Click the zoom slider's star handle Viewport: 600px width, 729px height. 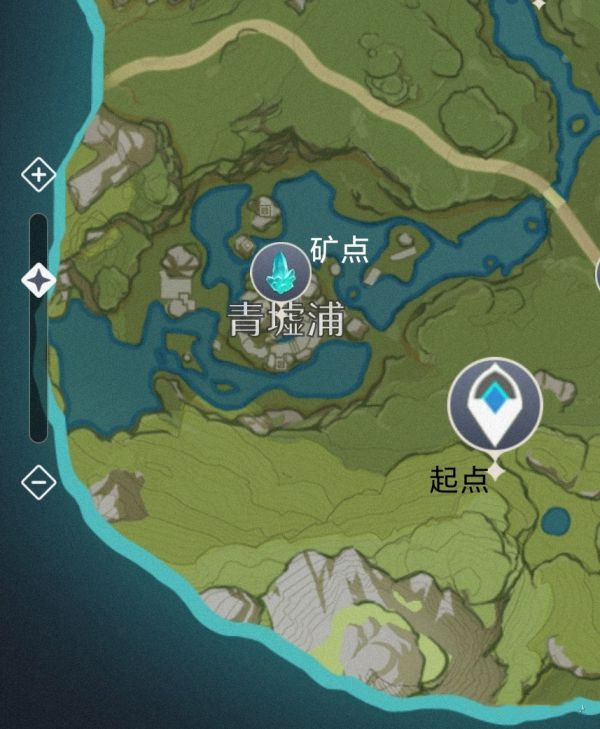38,281
